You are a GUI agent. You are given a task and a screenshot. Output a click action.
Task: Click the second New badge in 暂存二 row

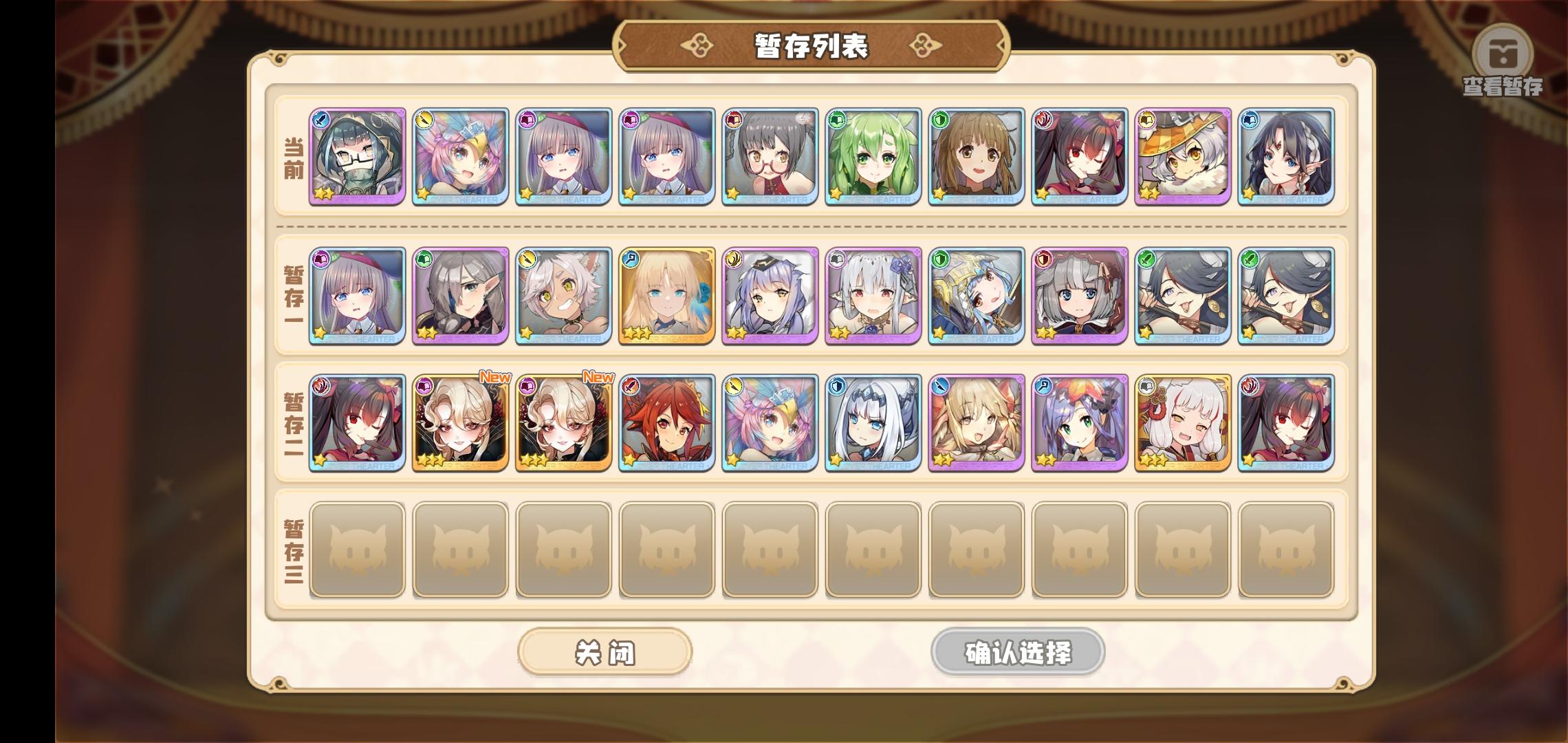599,377
